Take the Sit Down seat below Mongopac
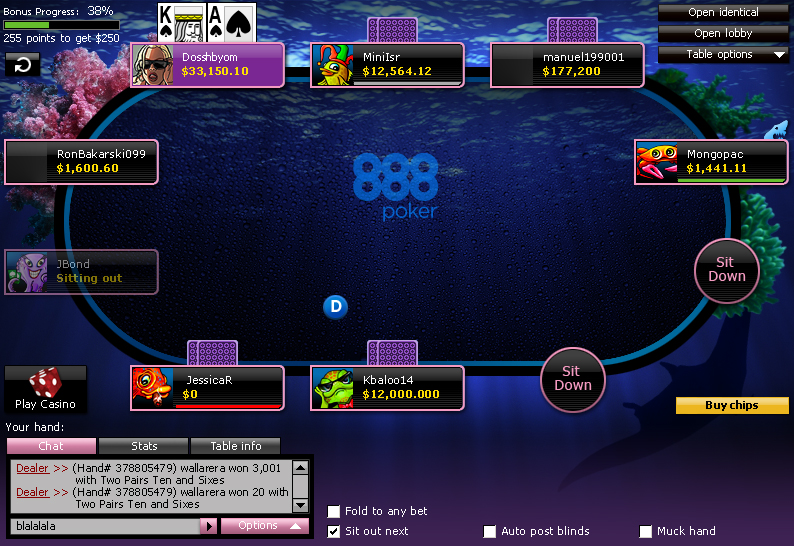Viewport: 794px width, 546px height. tap(726, 269)
